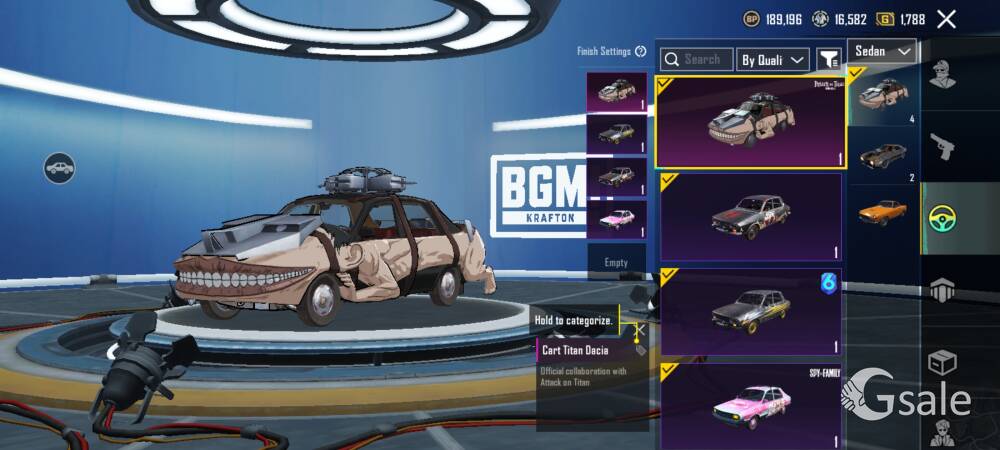The height and width of the screenshot is (450, 1000).
Task: Open the Sedan vehicle type dropdown
Action: coord(882,51)
